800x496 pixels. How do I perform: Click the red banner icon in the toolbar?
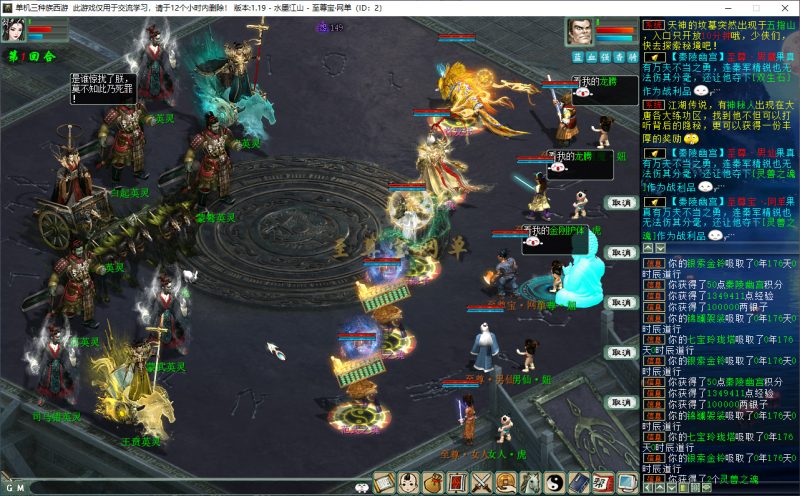pyautogui.click(x=457, y=482)
